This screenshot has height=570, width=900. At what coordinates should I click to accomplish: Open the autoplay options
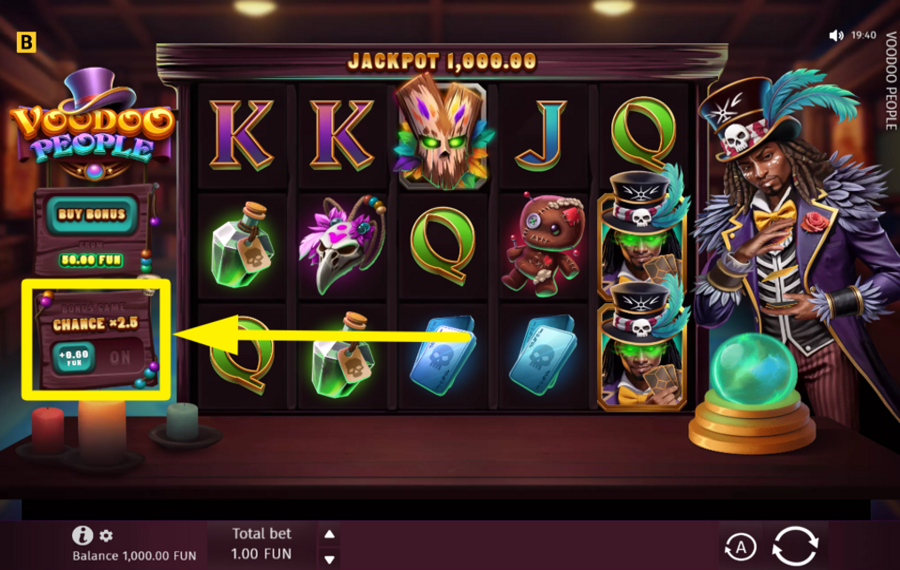pyautogui.click(x=739, y=547)
